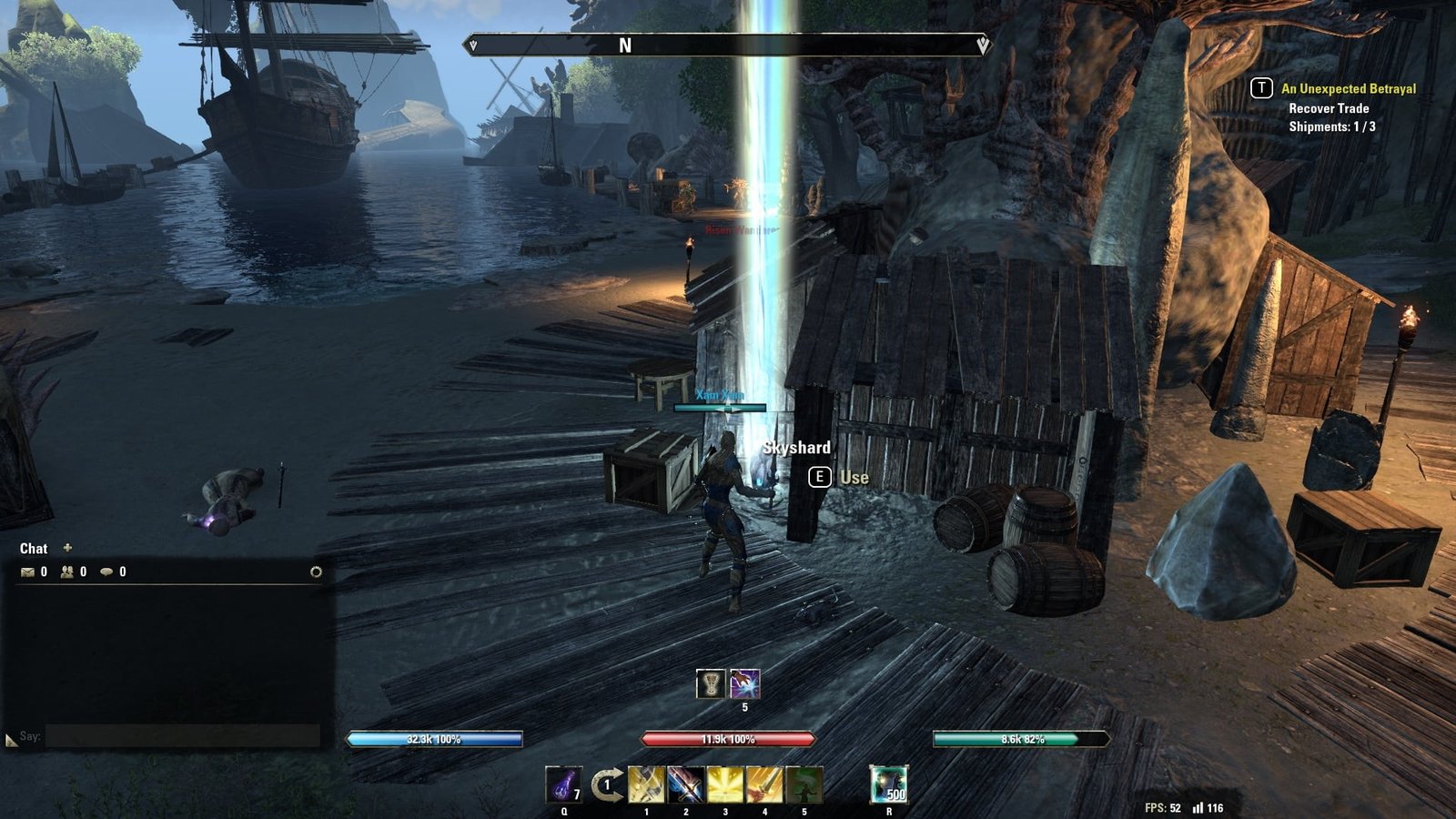Click the chat channel triangle button
The image size is (1456, 819).
pos(11,741)
